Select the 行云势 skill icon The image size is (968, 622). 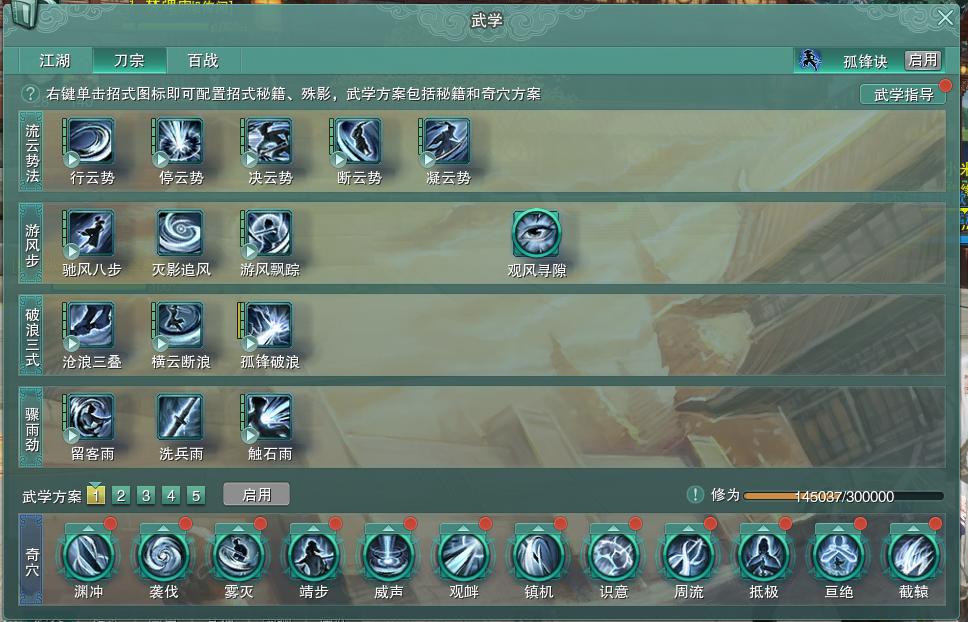(x=91, y=142)
